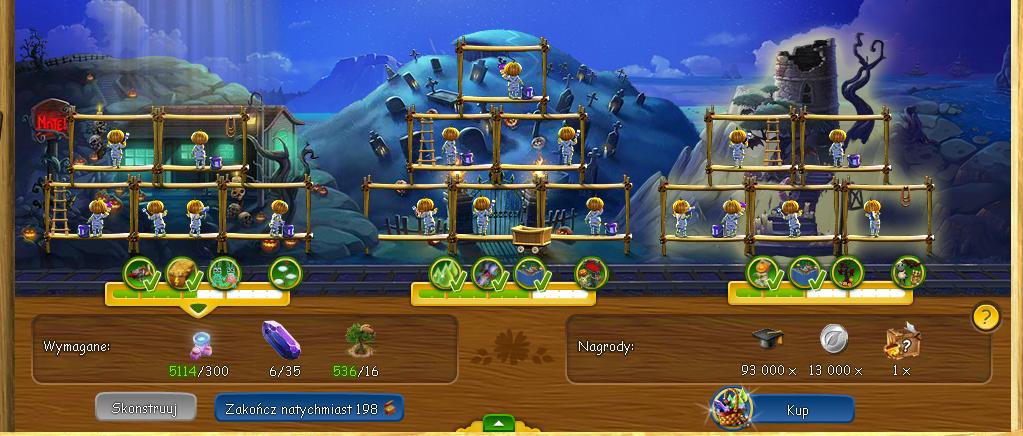Click the mystery box reward icon
The image size is (1023, 436).
click(901, 342)
